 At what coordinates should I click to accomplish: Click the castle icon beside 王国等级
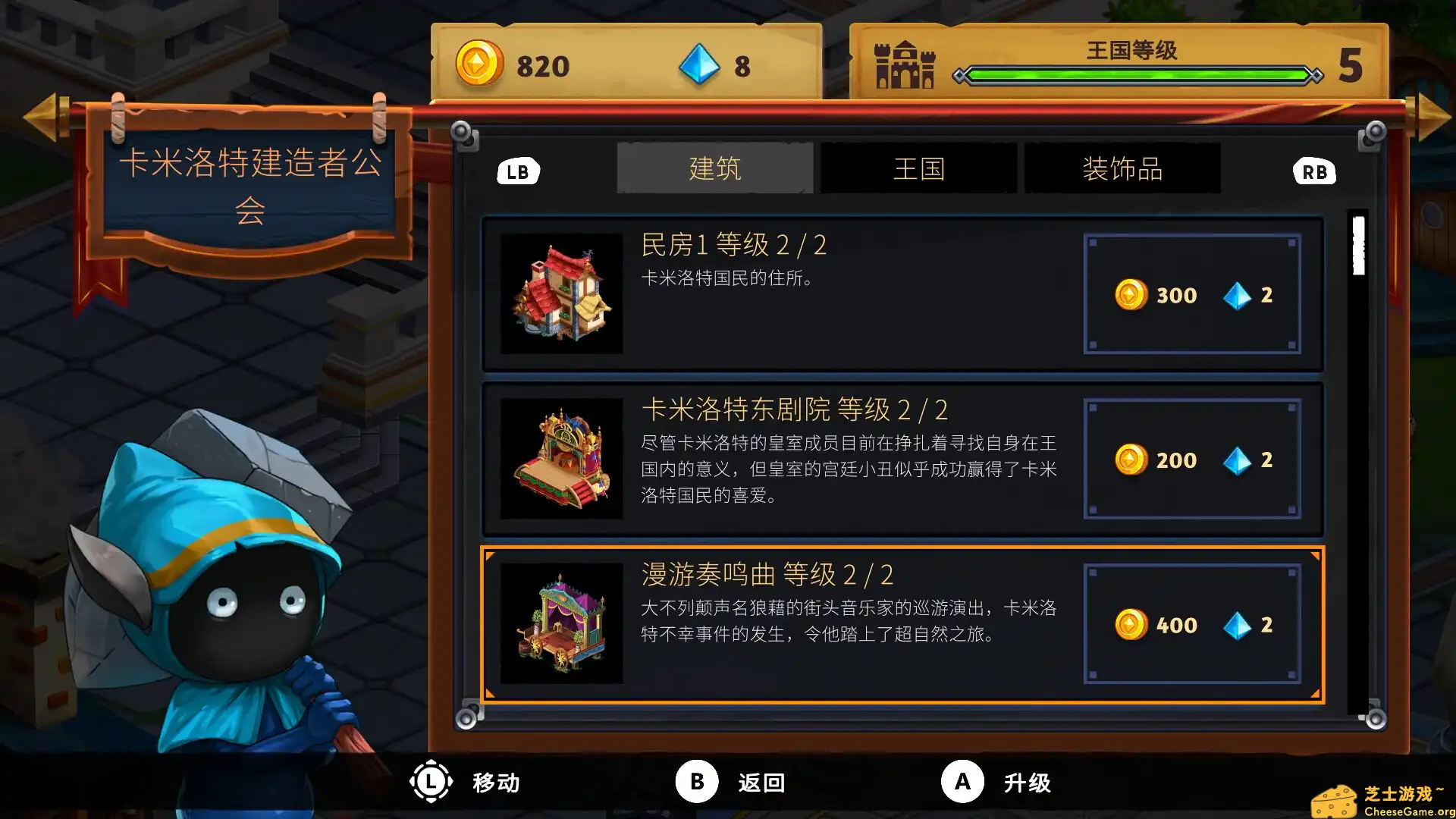pos(905,67)
